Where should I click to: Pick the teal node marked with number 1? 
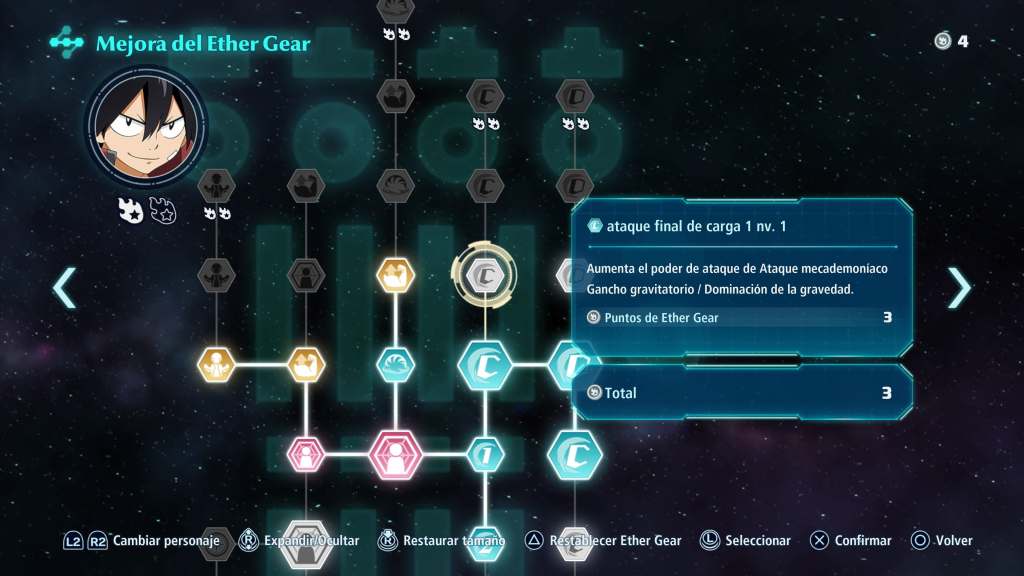tap(485, 455)
